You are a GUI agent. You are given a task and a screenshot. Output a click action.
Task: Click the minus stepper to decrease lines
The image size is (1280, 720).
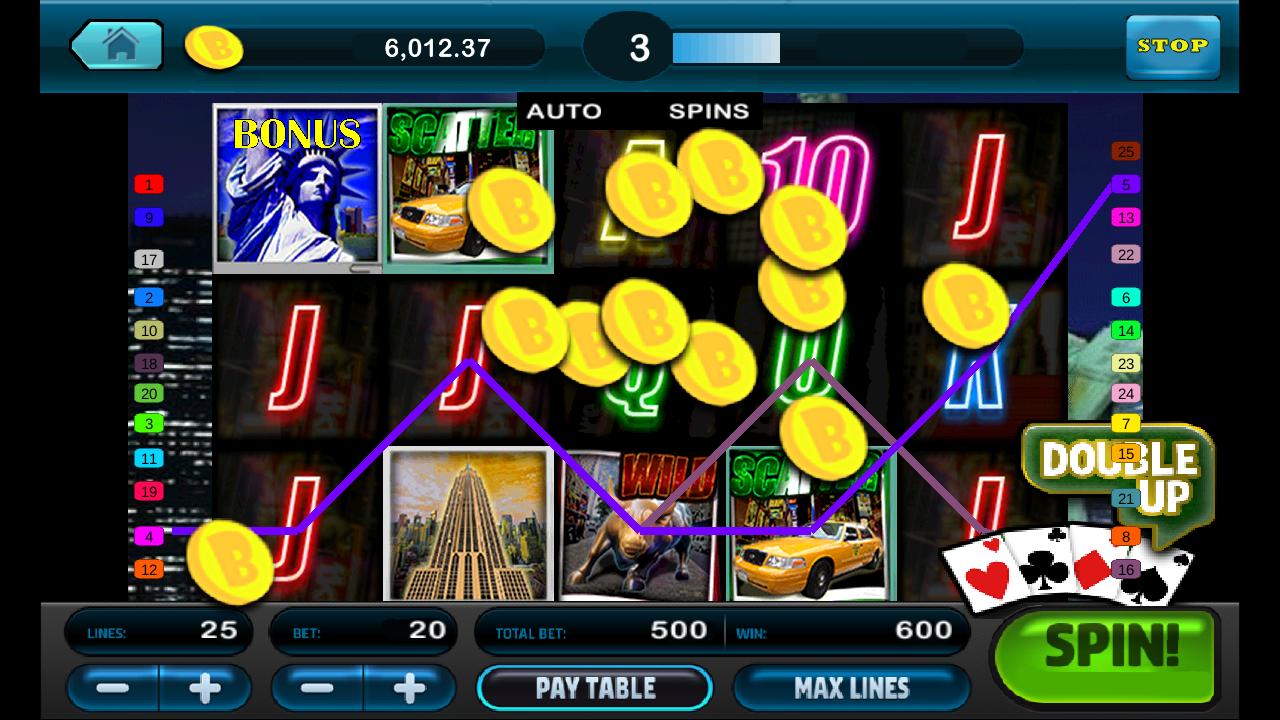pyautogui.click(x=113, y=687)
